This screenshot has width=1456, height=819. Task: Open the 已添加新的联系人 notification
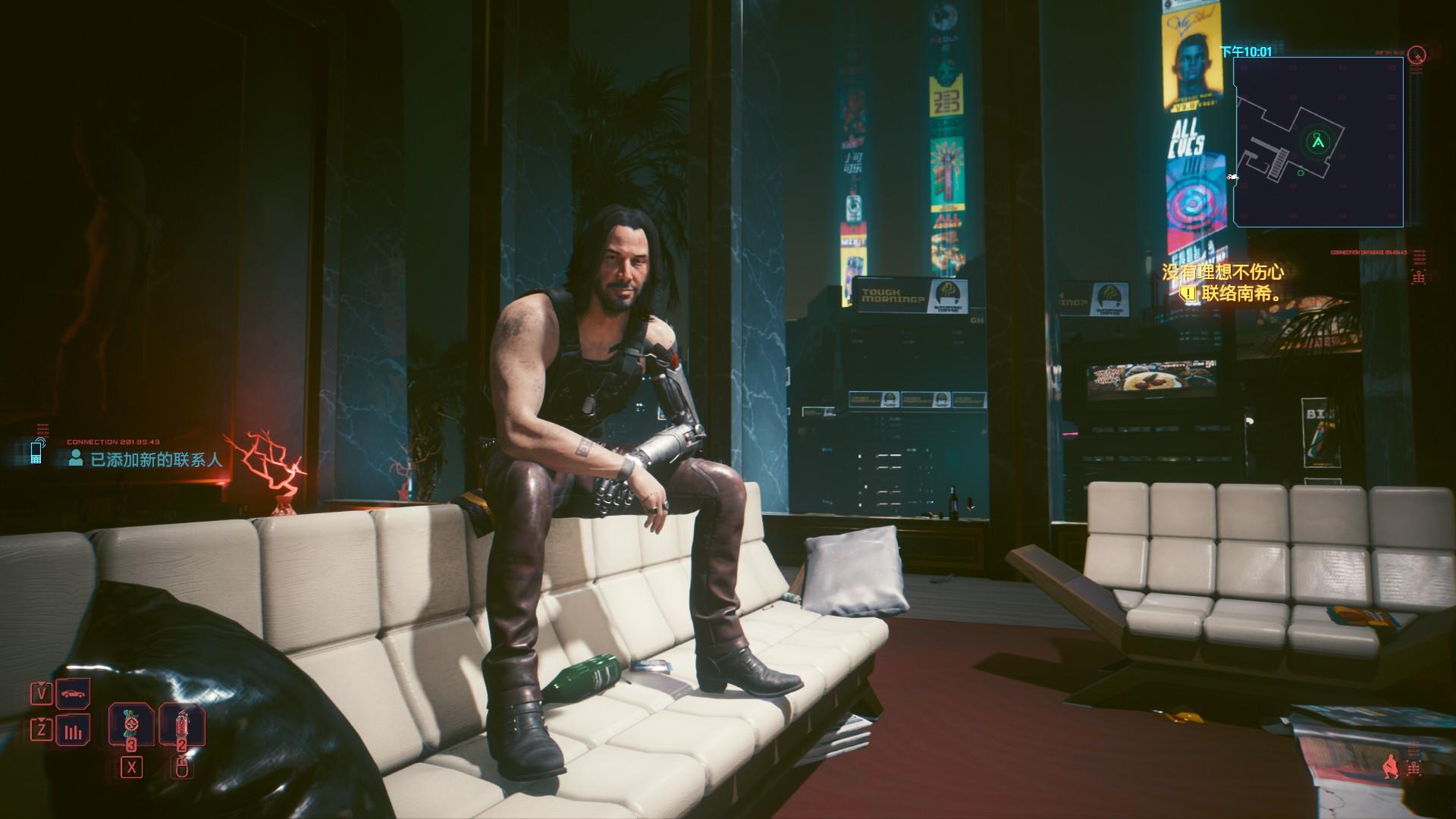156,459
